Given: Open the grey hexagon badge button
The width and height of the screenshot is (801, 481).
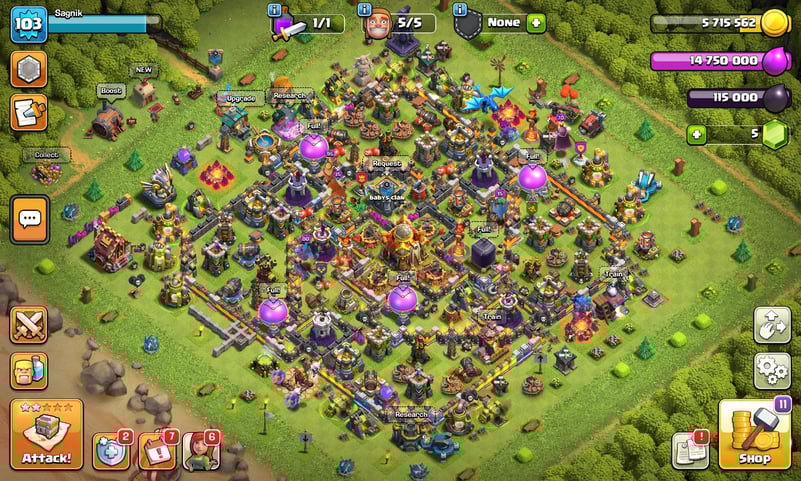Looking at the screenshot, I should point(29,70).
